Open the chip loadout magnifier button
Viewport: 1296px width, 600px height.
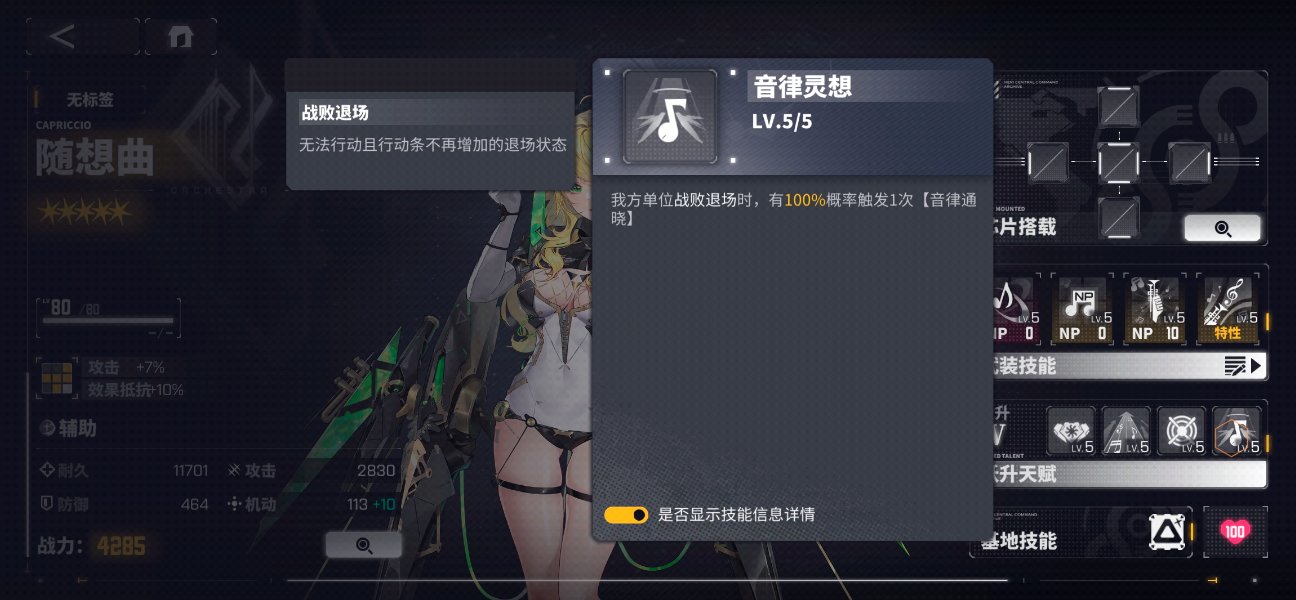[x=1222, y=228]
